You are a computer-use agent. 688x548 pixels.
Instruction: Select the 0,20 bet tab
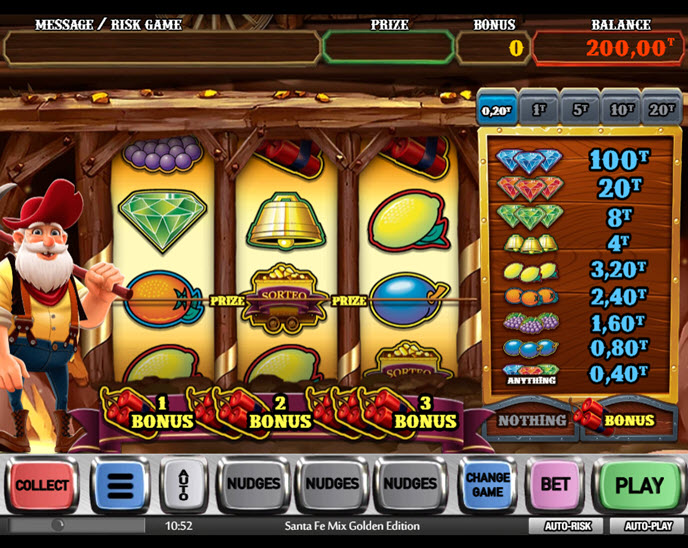tap(497, 109)
